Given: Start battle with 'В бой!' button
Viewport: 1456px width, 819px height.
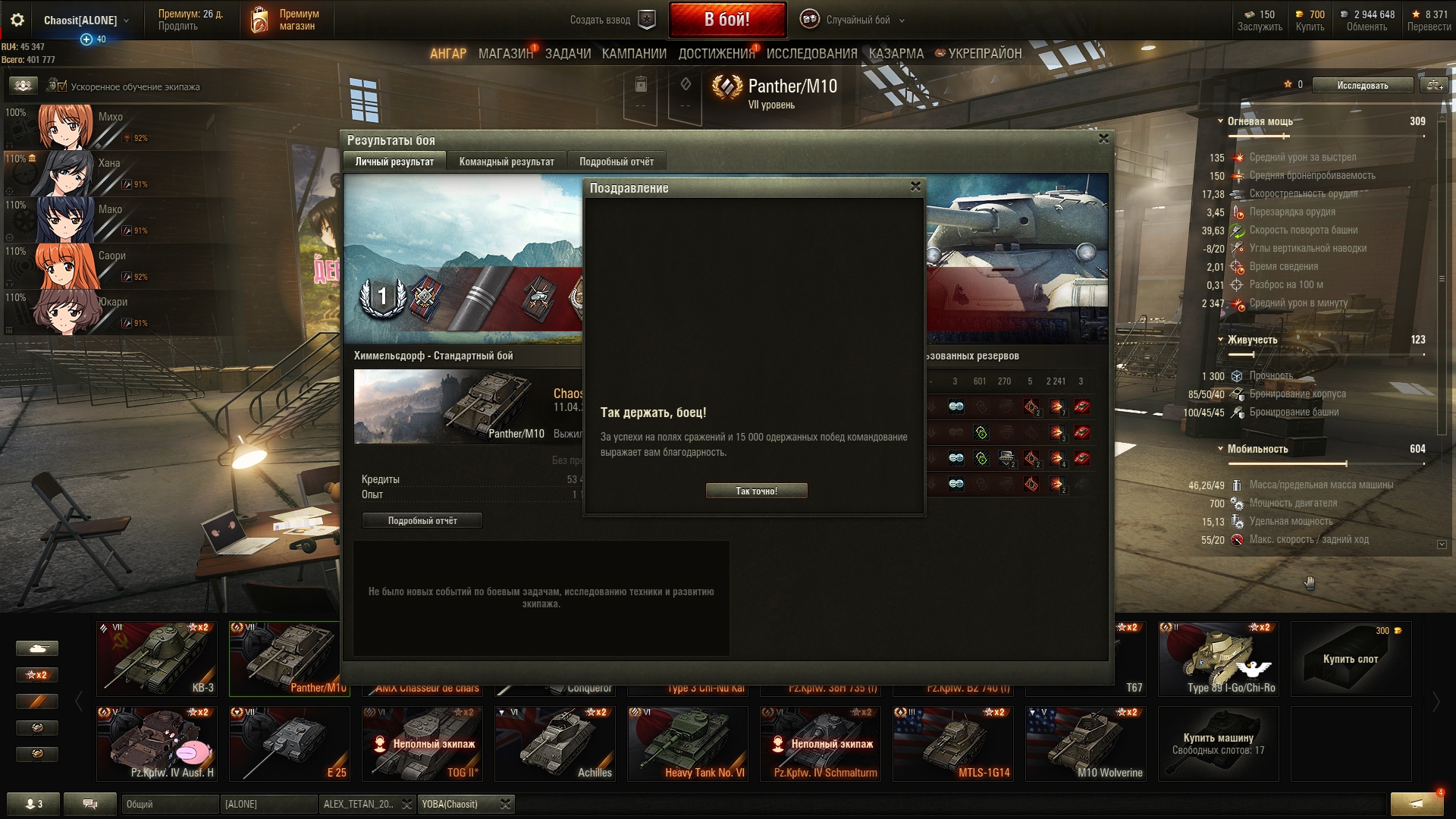Looking at the screenshot, I should point(726,20).
